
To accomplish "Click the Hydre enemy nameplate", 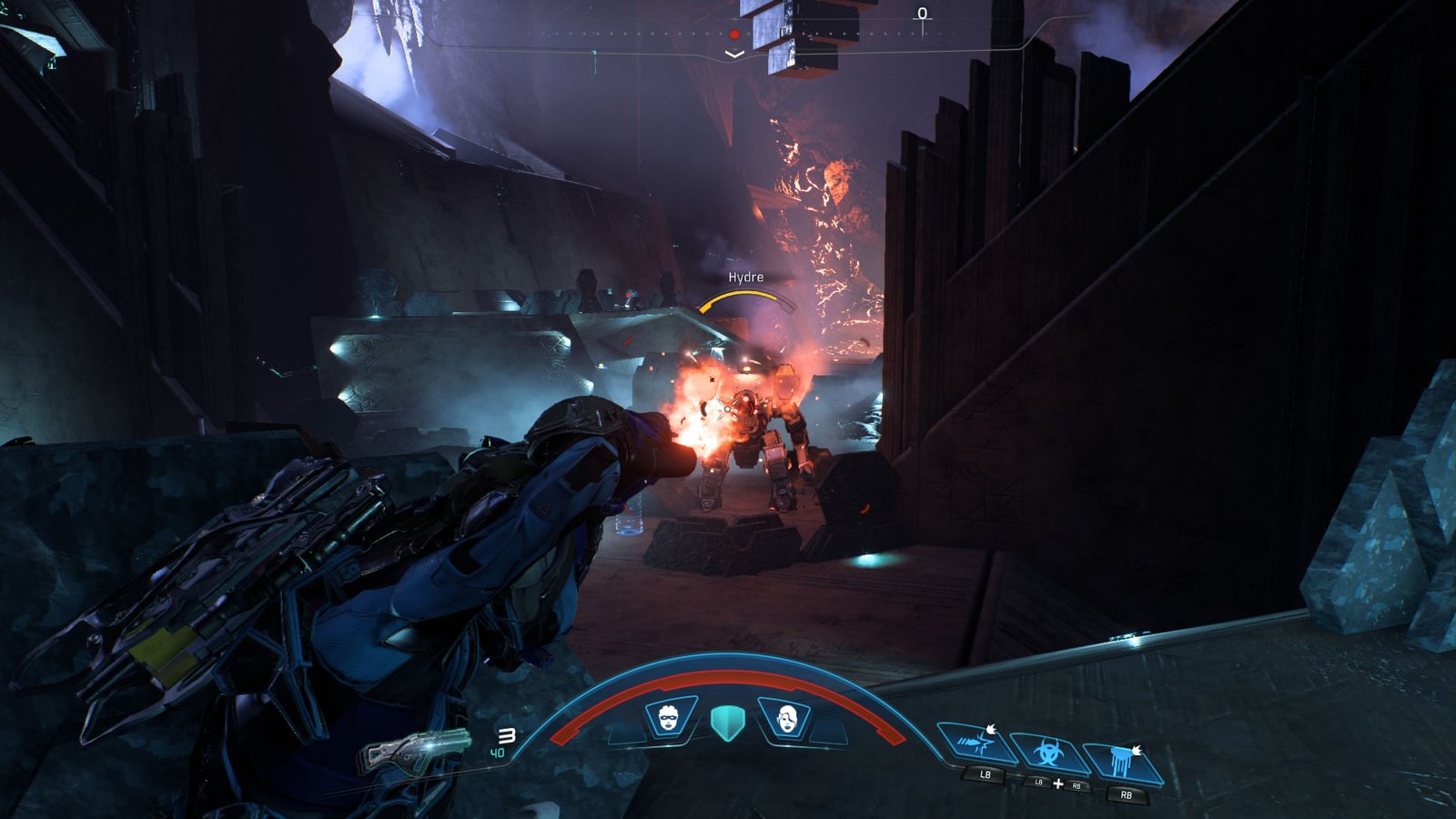I will 746,277.
